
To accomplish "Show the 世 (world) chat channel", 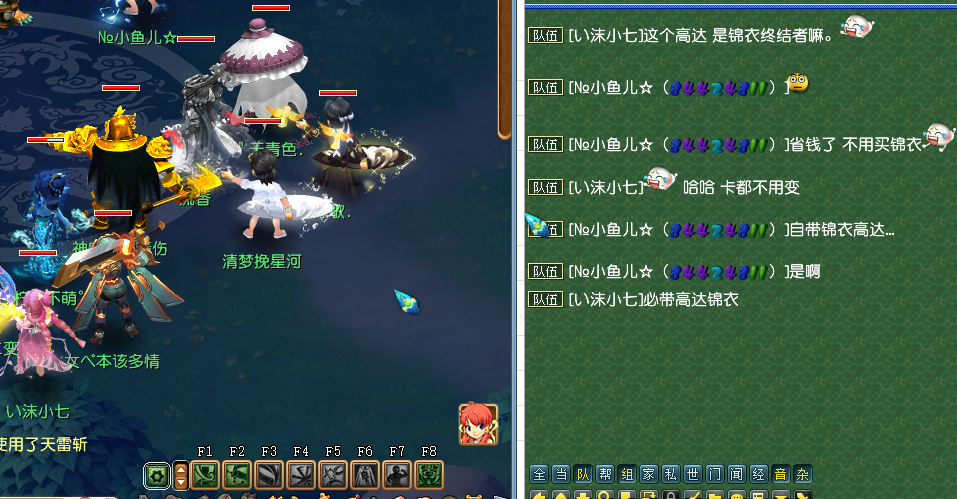I will click(693, 474).
